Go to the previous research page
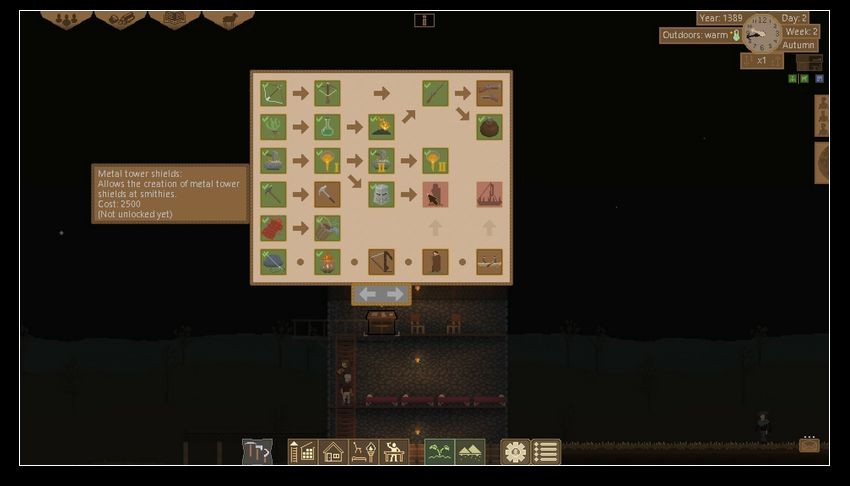The width and height of the screenshot is (850, 486). click(368, 294)
